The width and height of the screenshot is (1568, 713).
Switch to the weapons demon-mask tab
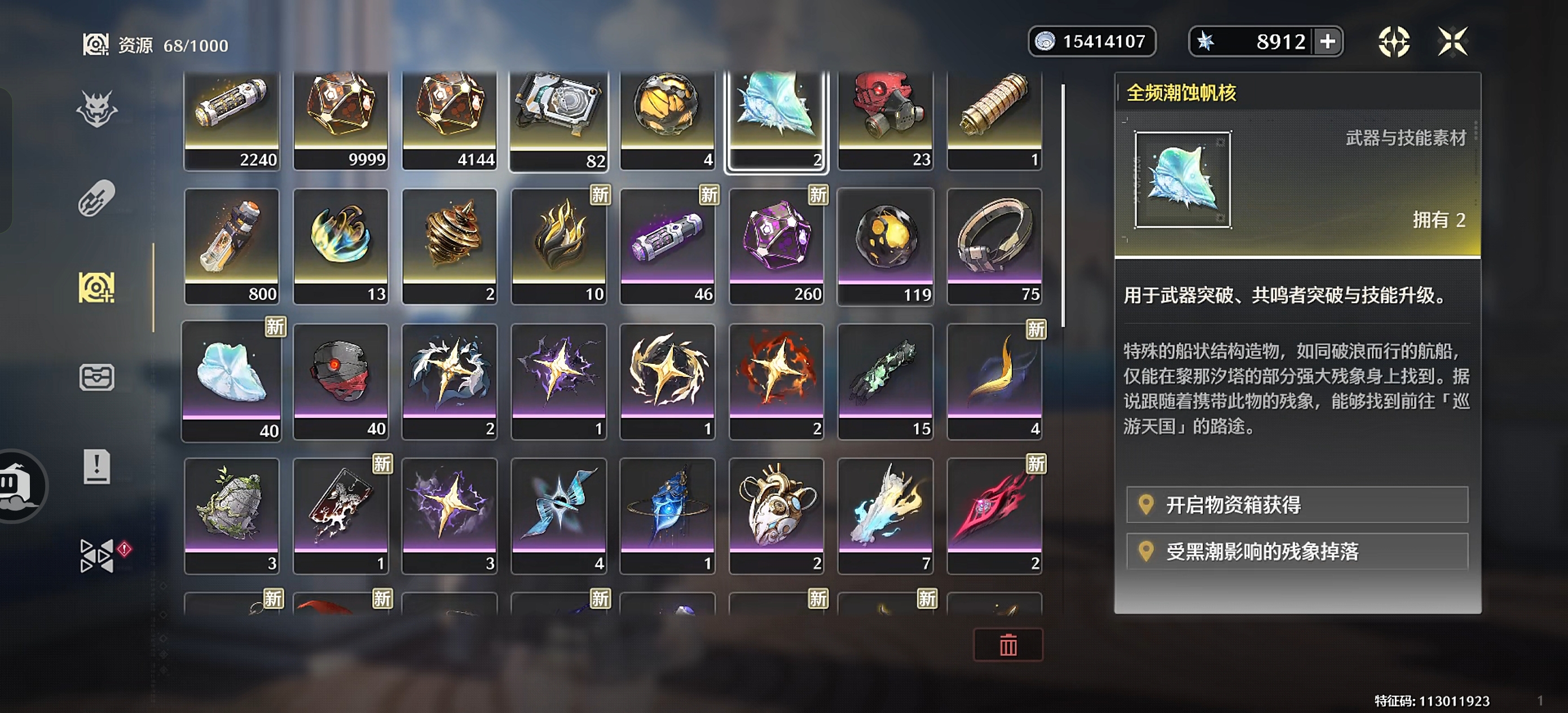(97, 109)
